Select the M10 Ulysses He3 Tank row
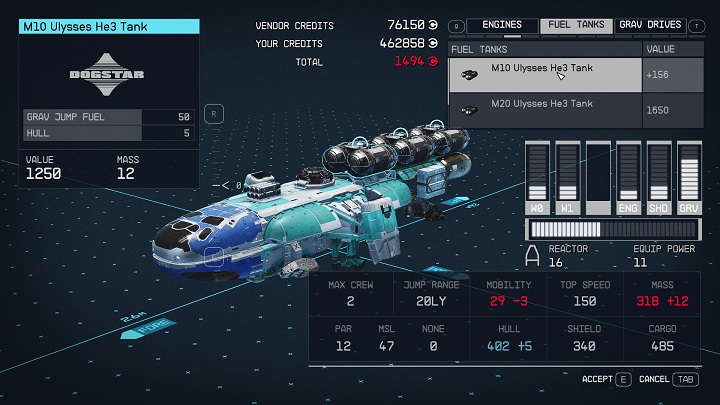 click(545, 74)
